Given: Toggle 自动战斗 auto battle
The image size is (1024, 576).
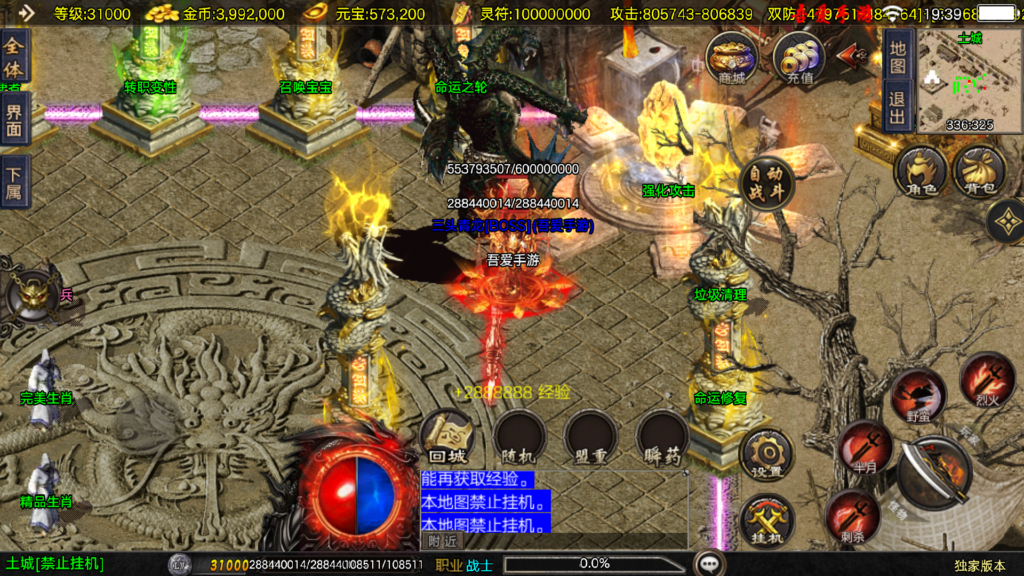Looking at the screenshot, I should (767, 183).
